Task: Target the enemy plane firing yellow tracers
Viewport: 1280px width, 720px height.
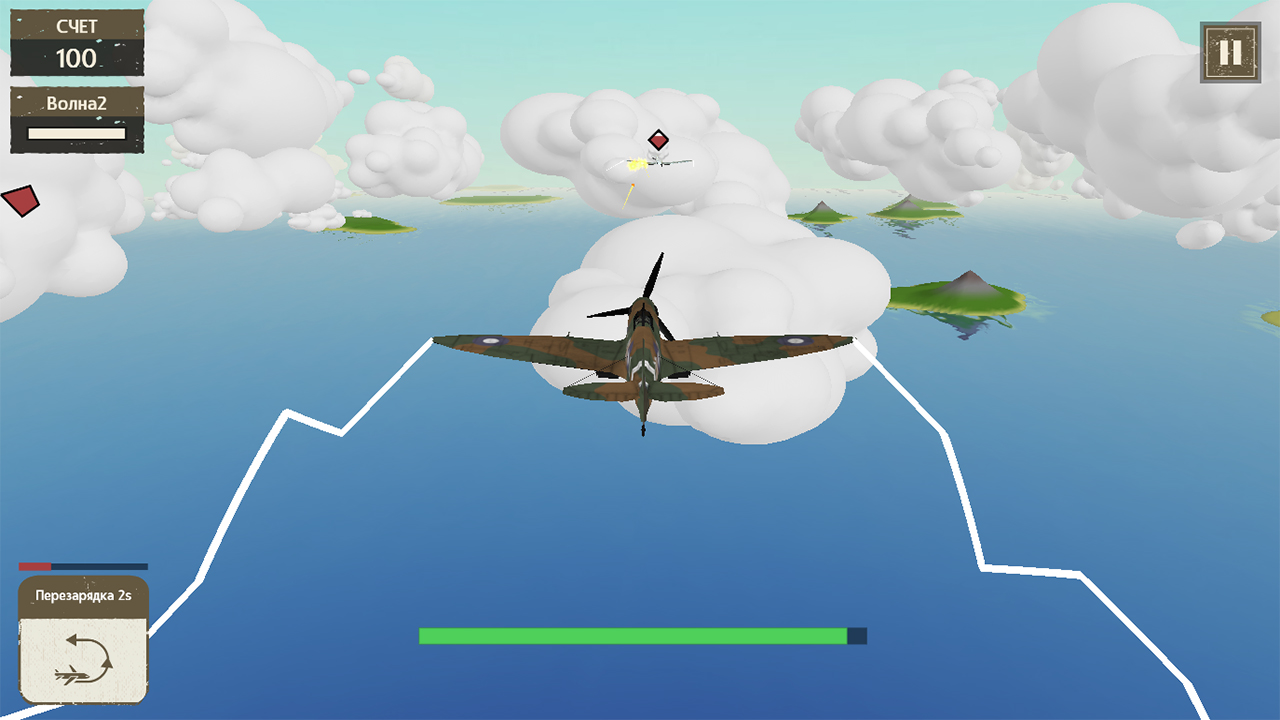Action: (660, 163)
